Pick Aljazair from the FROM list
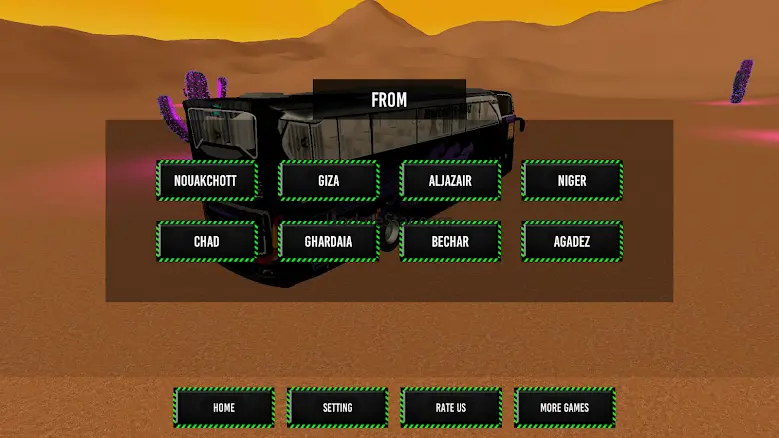This screenshot has width=779, height=438. pos(450,181)
